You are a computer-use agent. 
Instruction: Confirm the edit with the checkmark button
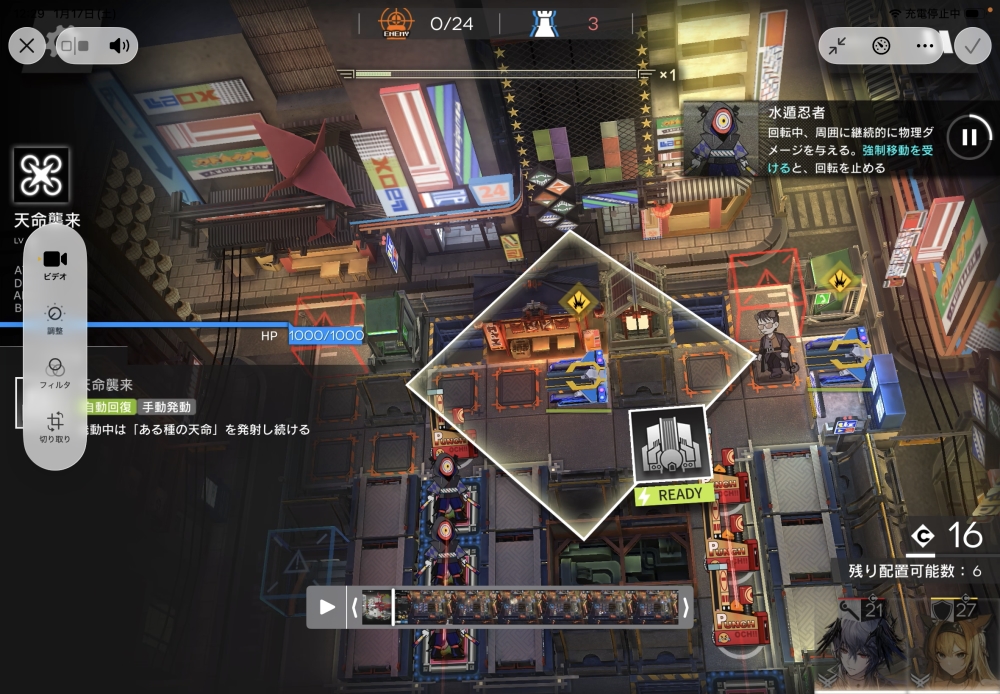(x=970, y=46)
